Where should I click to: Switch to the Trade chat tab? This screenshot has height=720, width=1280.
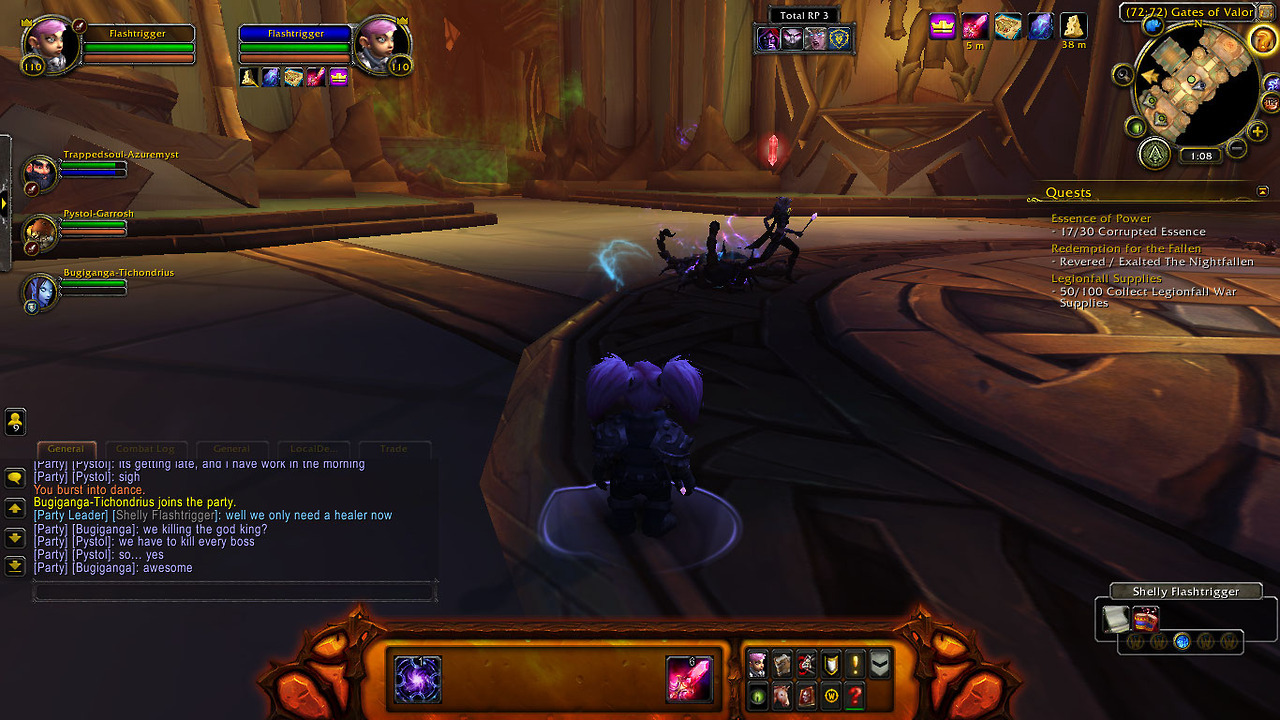point(395,449)
